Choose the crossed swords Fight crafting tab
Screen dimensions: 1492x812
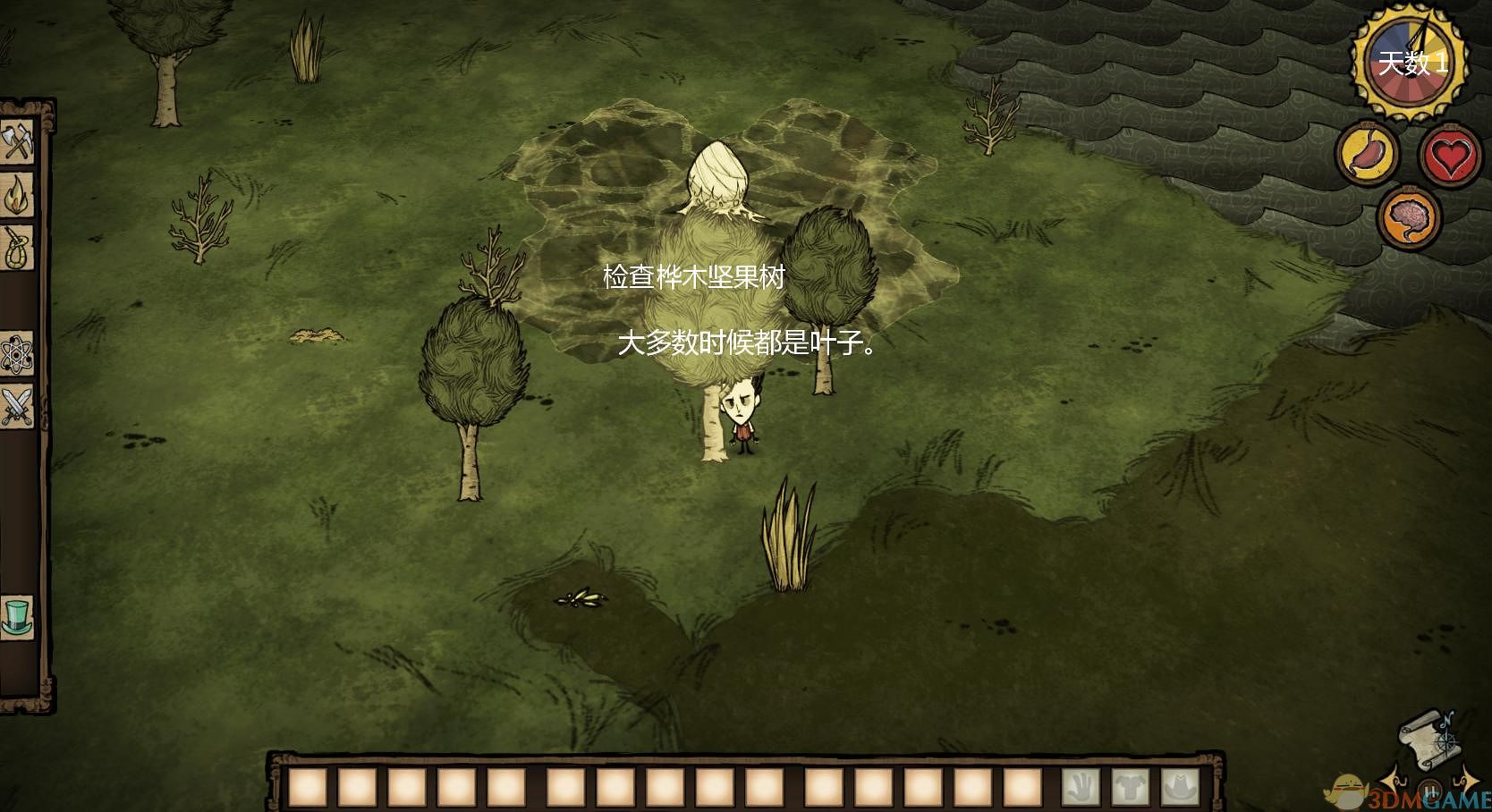coord(17,407)
